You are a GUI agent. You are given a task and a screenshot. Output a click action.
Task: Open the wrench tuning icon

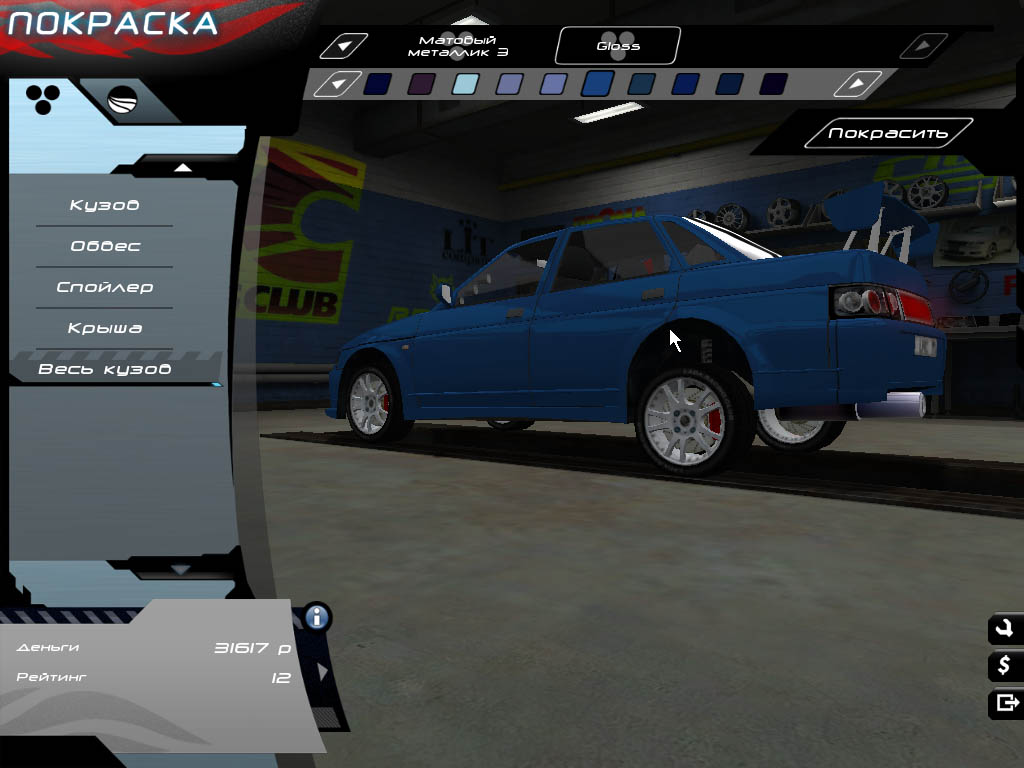(1004, 629)
